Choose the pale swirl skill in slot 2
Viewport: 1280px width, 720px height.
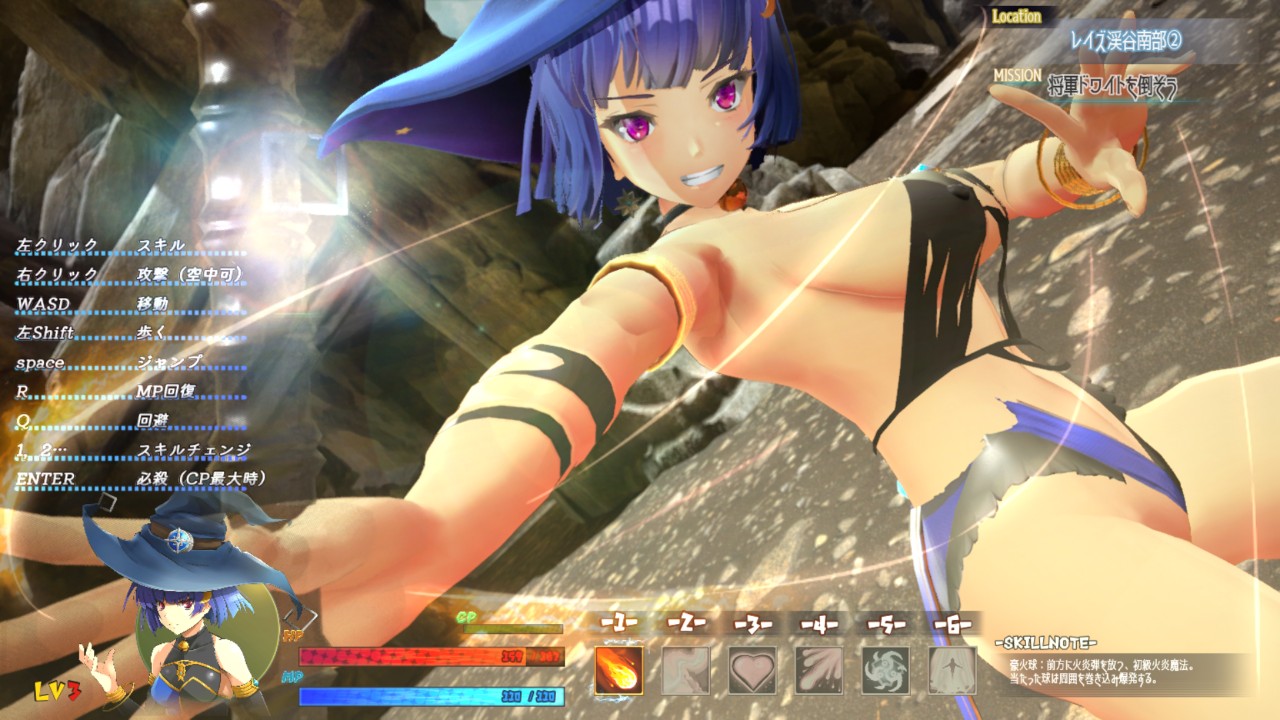(x=686, y=670)
